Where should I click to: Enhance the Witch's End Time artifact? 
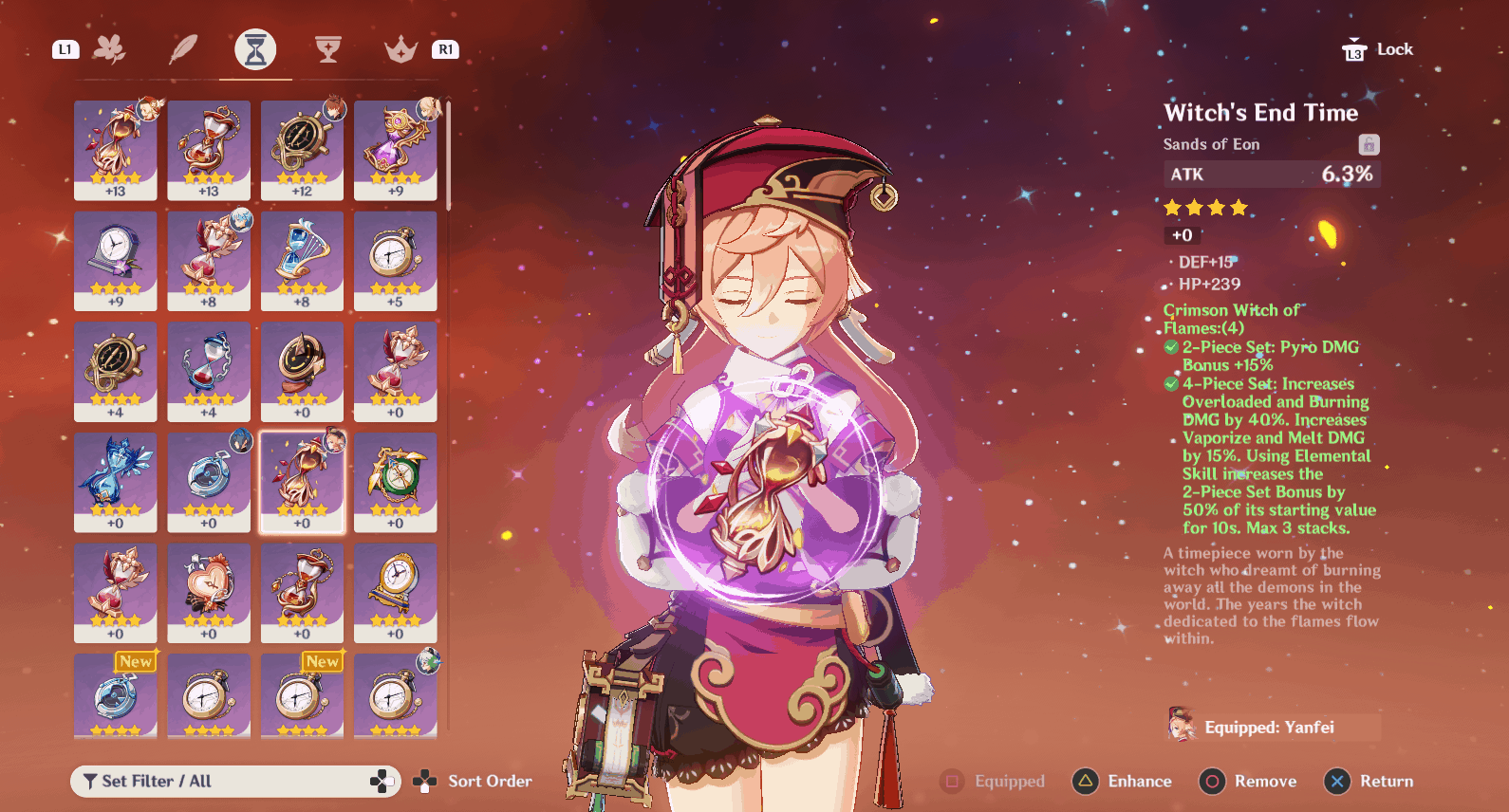click(1122, 782)
